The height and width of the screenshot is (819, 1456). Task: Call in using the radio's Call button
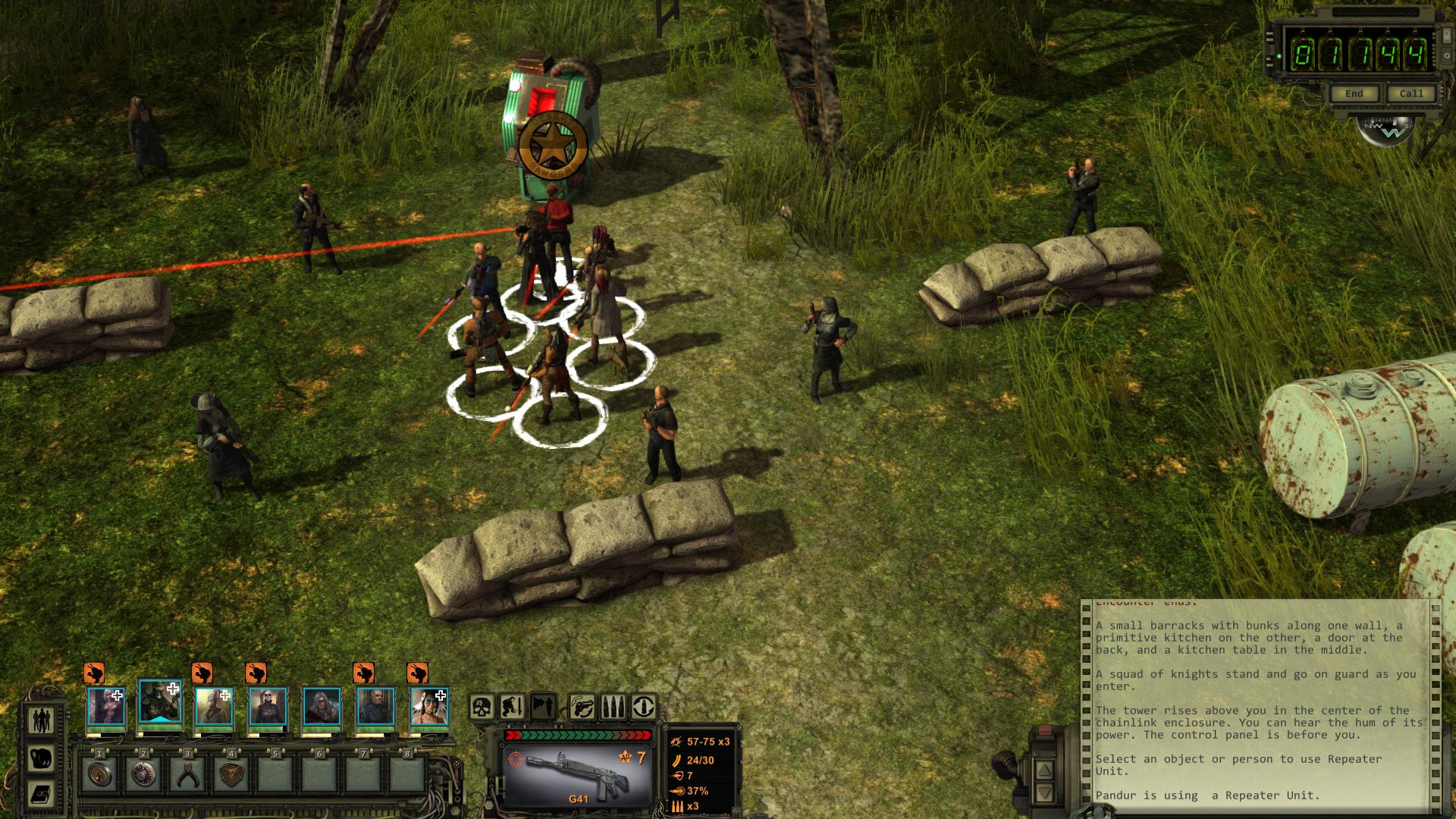tap(1410, 93)
